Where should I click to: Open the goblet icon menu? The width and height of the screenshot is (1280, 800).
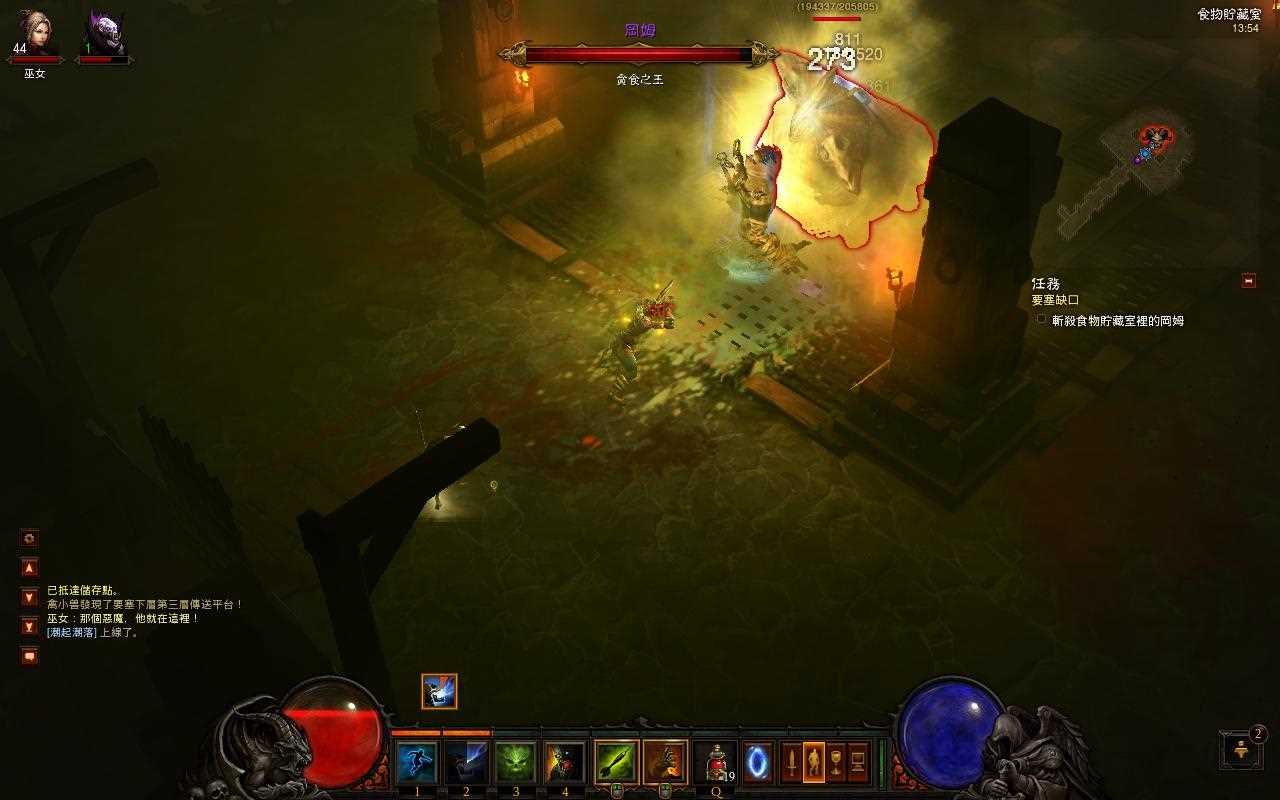(x=835, y=763)
